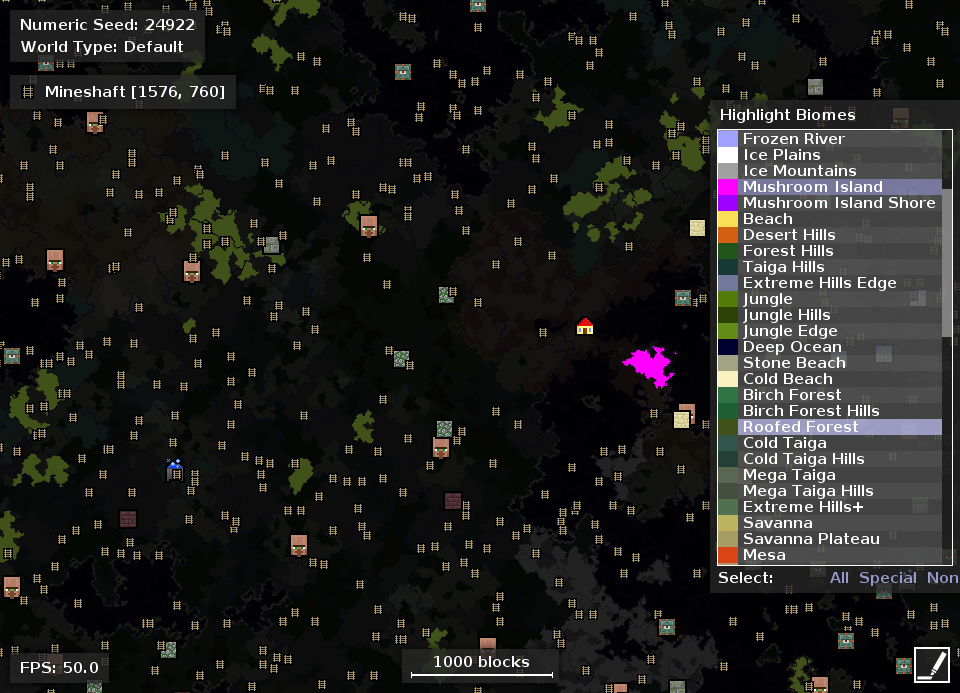The height and width of the screenshot is (693, 960).
Task: Select only Special biomes
Action: 887,578
